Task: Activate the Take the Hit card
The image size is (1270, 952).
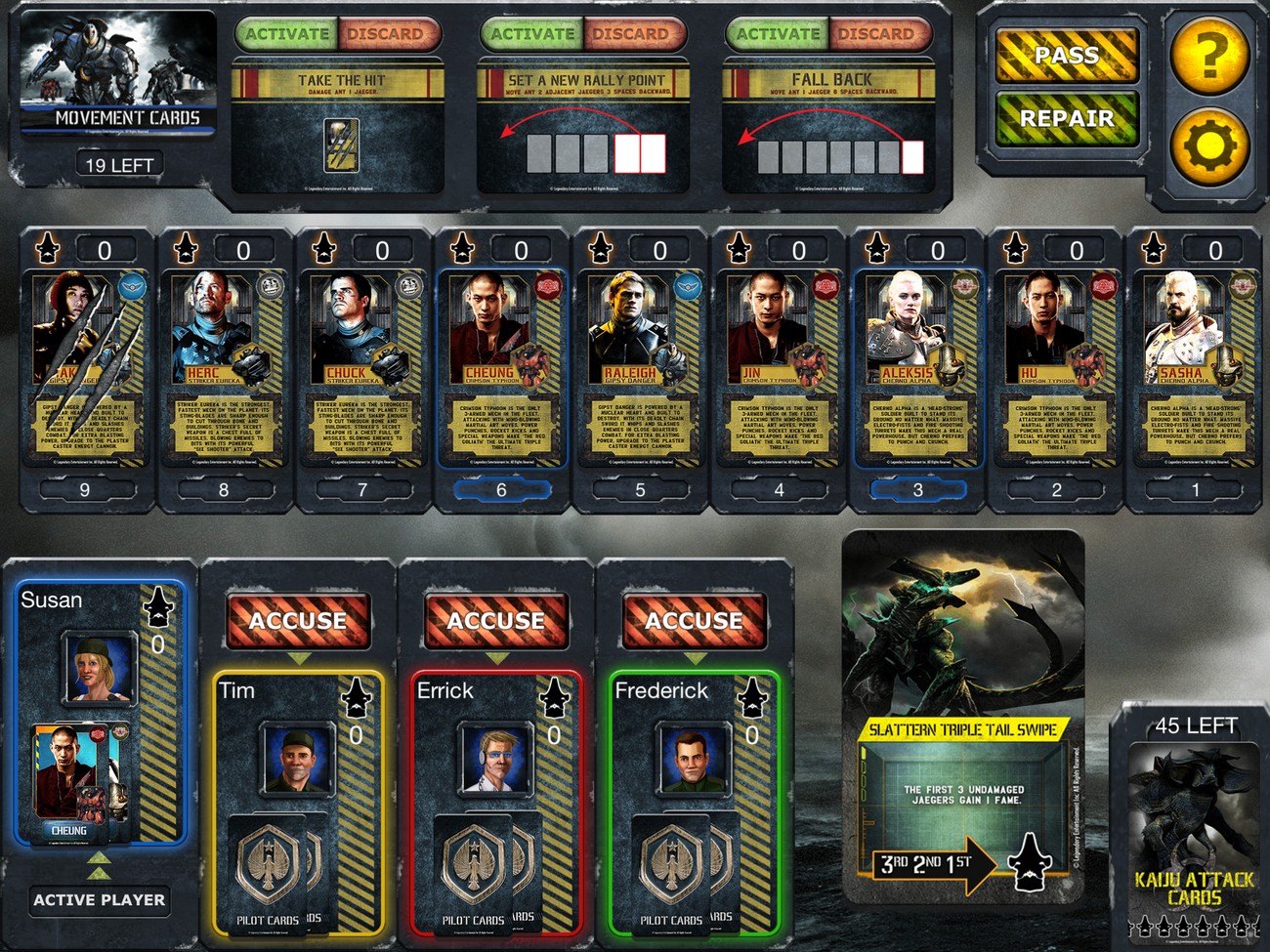Action: [x=287, y=34]
